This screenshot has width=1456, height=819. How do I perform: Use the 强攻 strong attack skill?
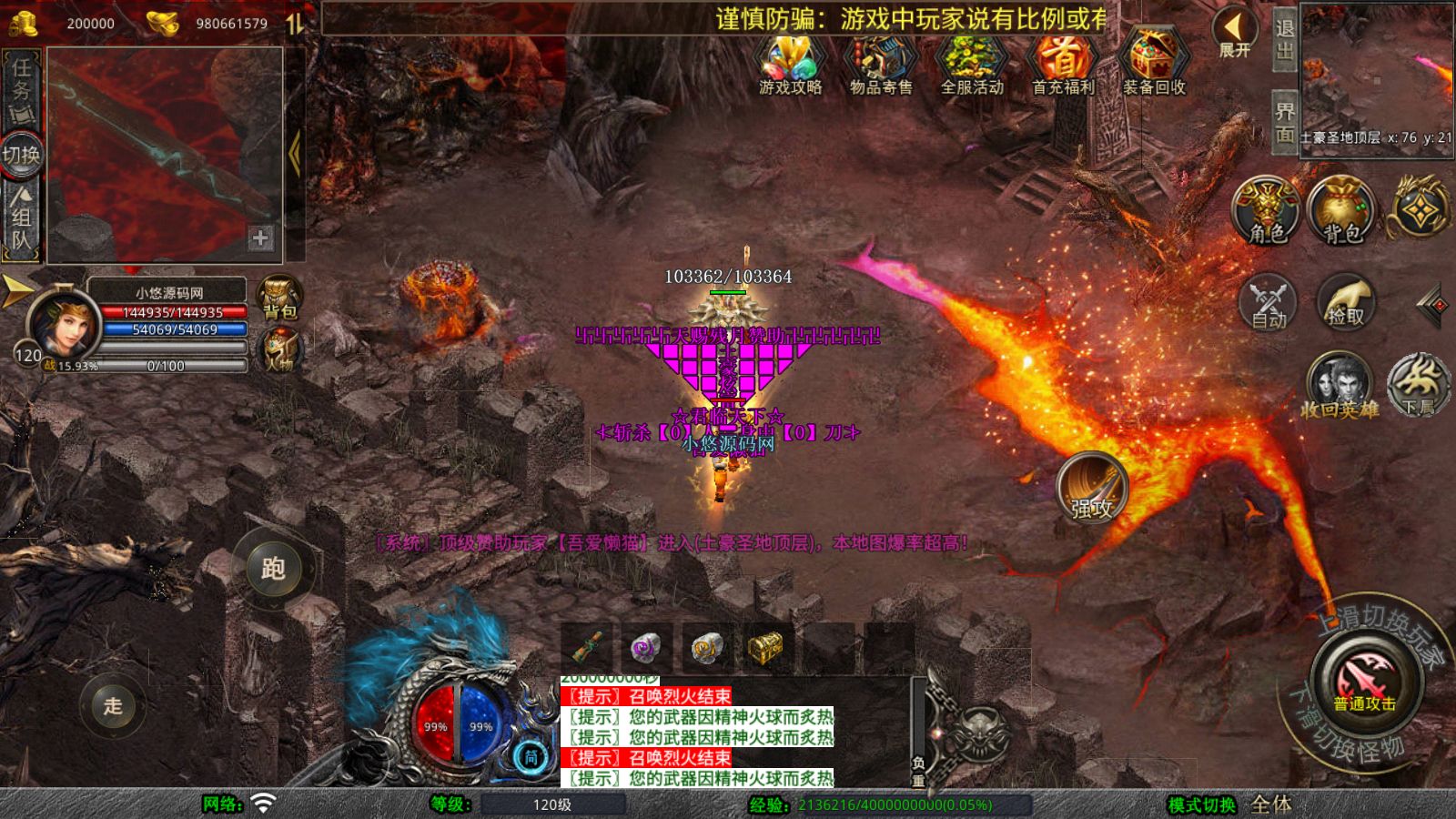tap(1091, 488)
